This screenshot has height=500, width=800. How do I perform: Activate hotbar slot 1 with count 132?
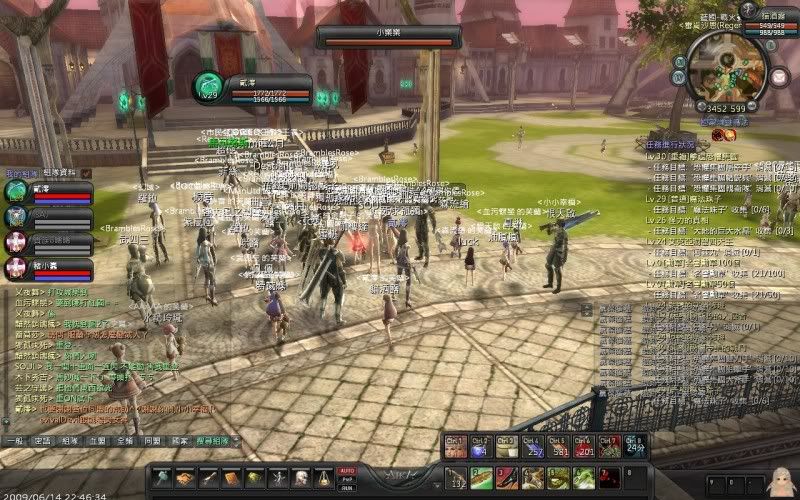pos(456,478)
